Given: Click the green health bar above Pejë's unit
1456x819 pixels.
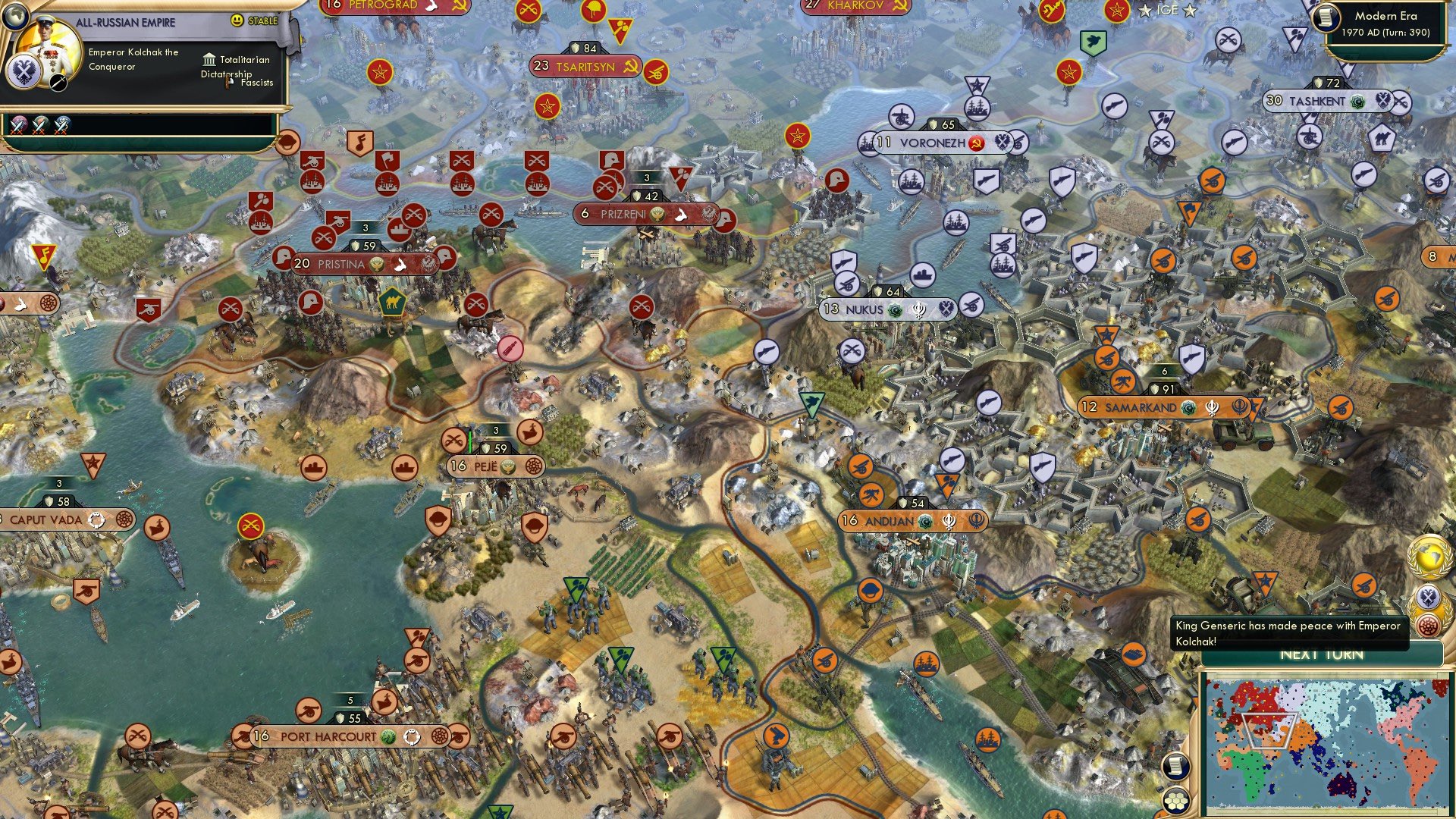Looking at the screenshot, I should click(470, 439).
